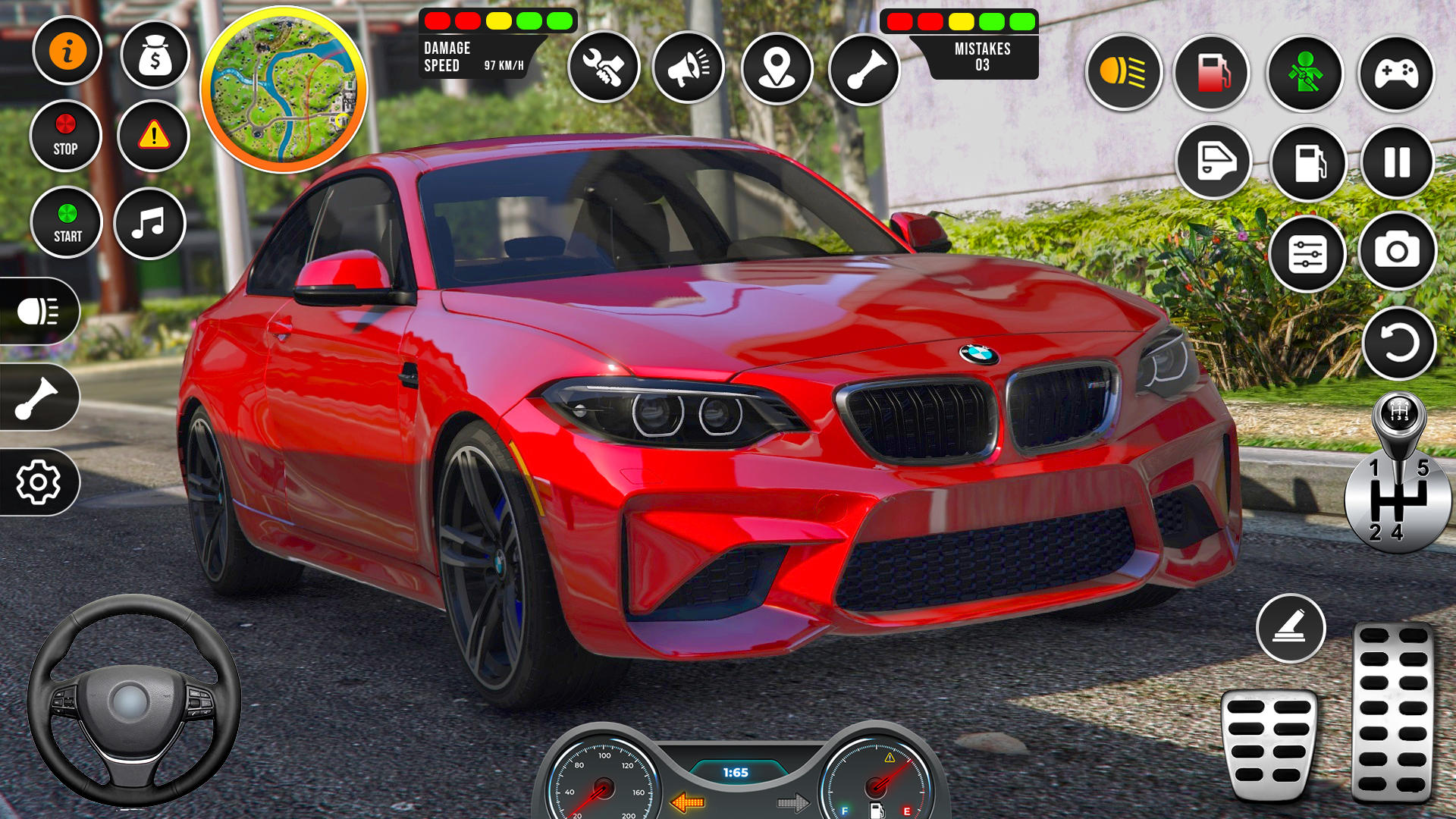Image resolution: width=1456 pixels, height=819 pixels.
Task: Click the hazard warning triangle
Action: [x=154, y=135]
